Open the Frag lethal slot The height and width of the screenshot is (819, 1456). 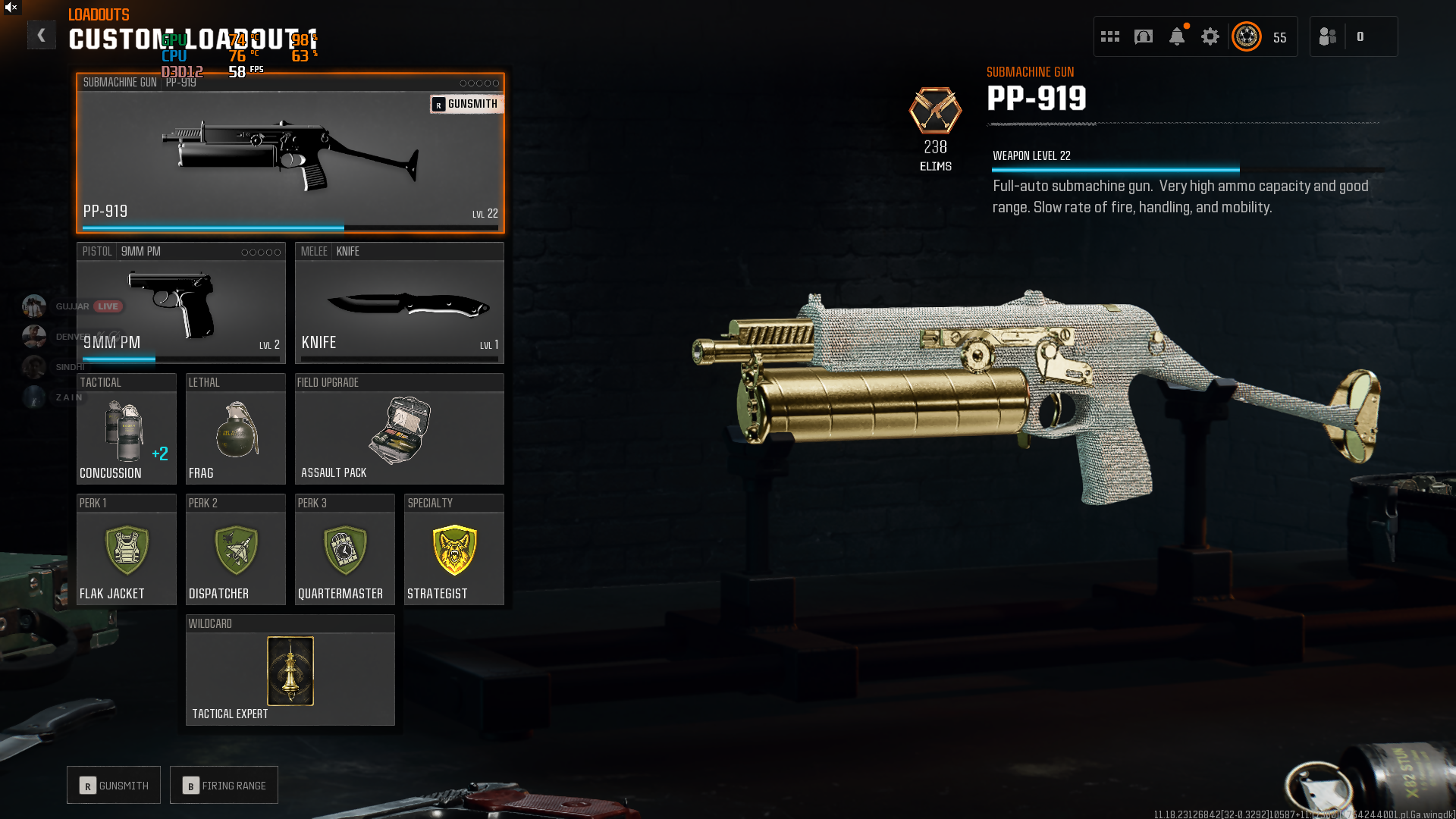pos(235,429)
